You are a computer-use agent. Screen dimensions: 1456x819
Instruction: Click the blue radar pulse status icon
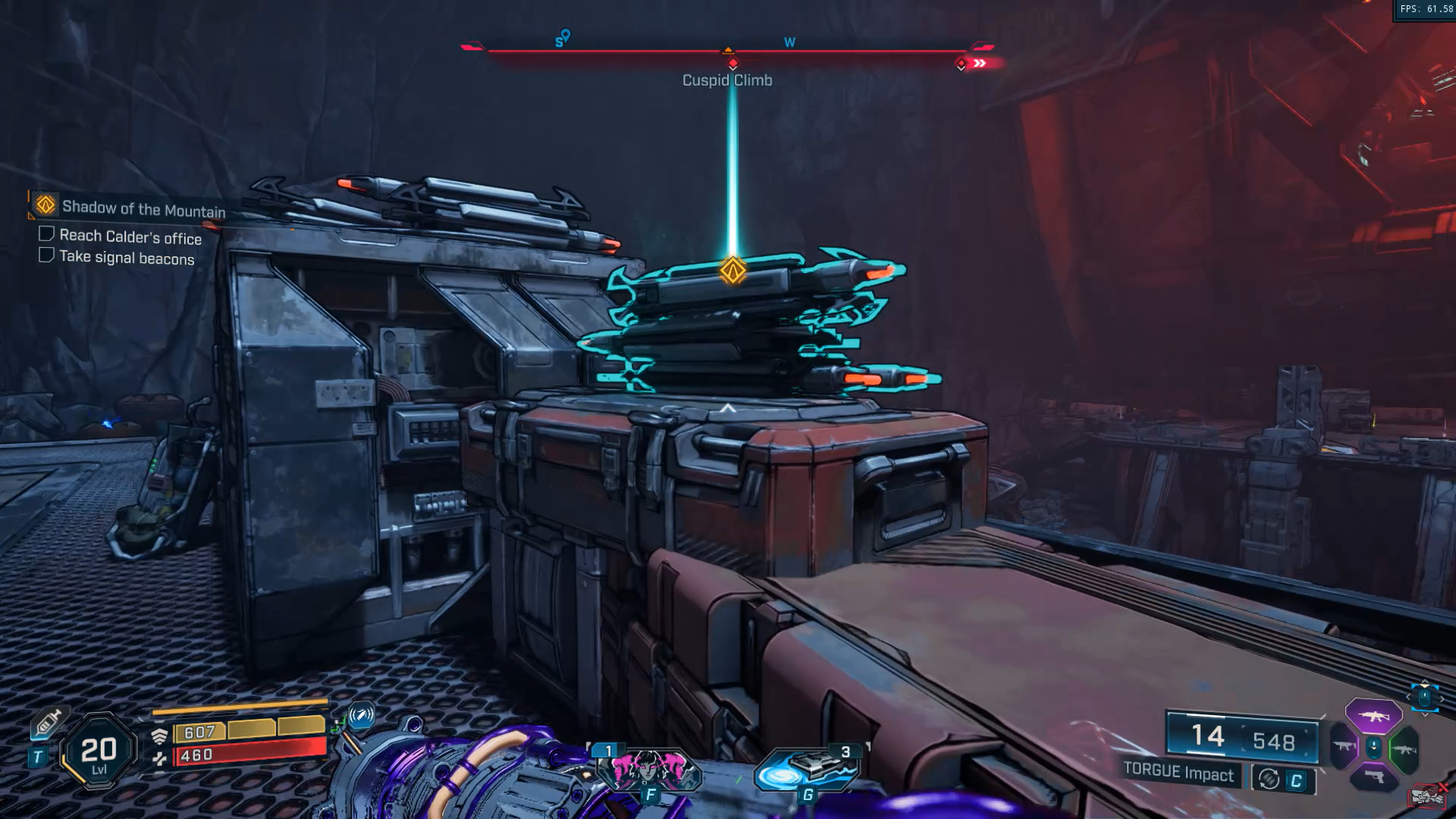point(361,714)
